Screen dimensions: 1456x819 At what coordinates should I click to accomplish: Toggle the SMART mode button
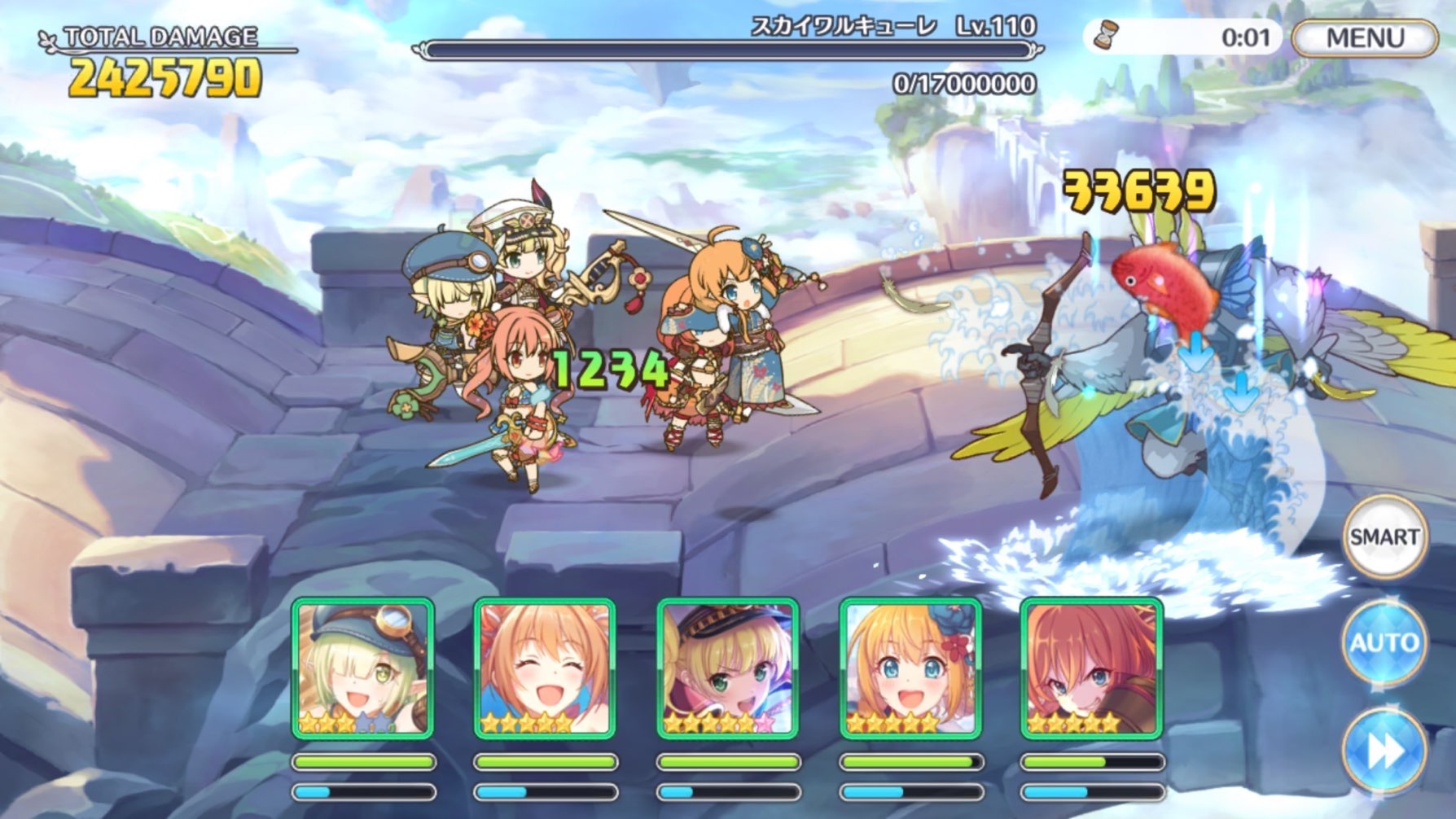tap(1384, 537)
